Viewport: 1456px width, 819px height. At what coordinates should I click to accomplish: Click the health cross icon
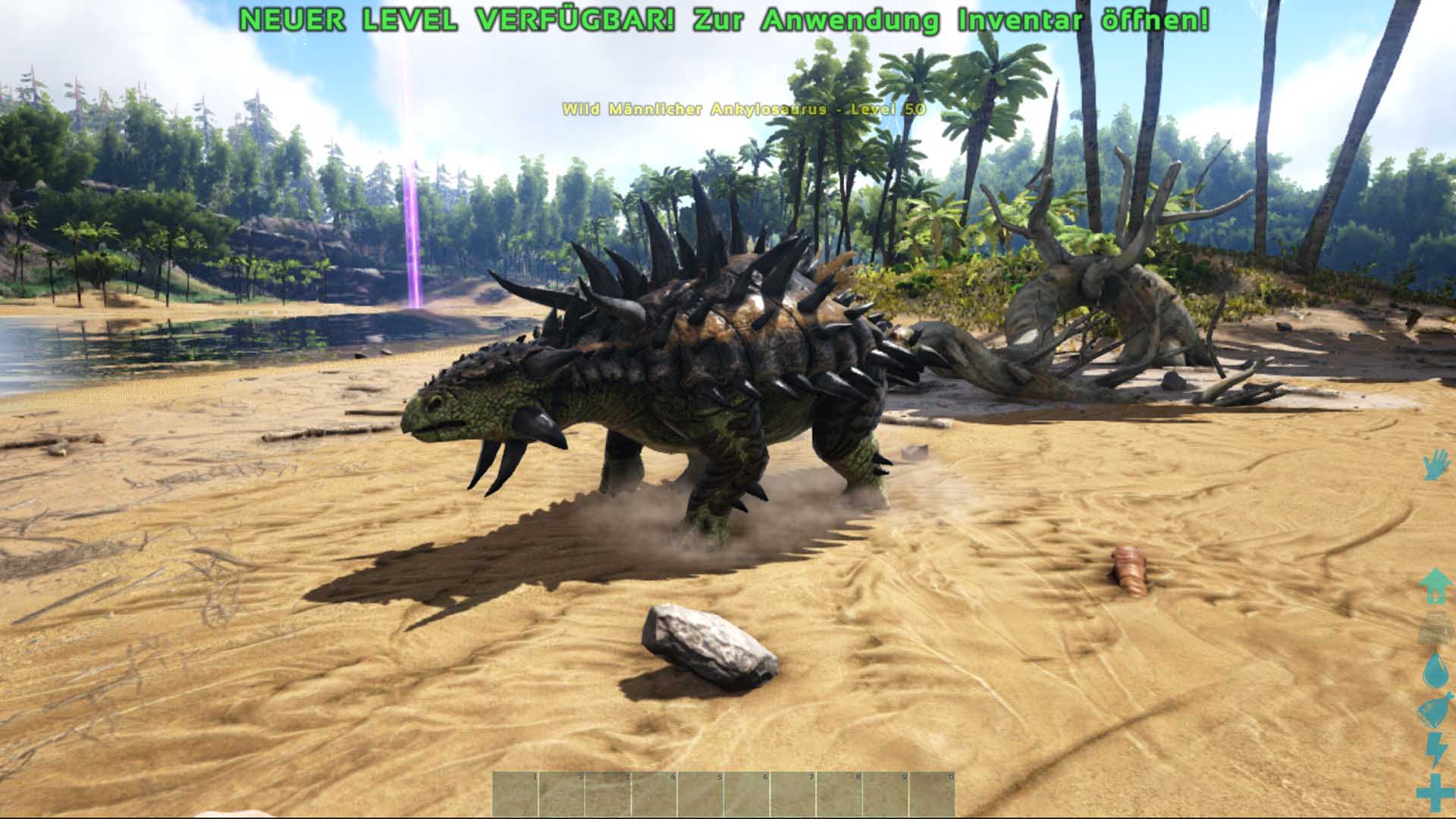pyautogui.click(x=1435, y=792)
